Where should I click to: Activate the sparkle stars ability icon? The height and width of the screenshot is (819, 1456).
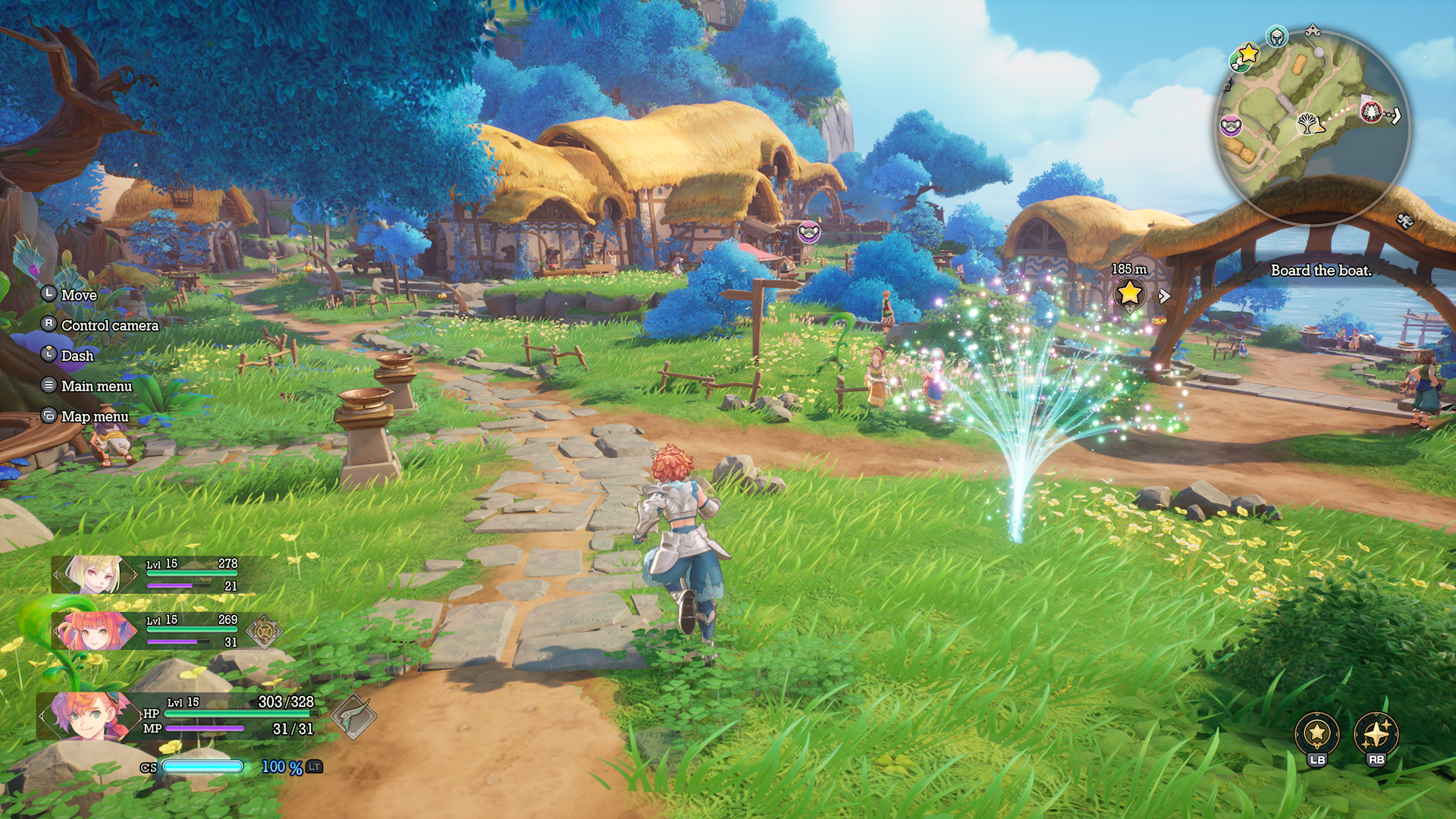point(1376,733)
